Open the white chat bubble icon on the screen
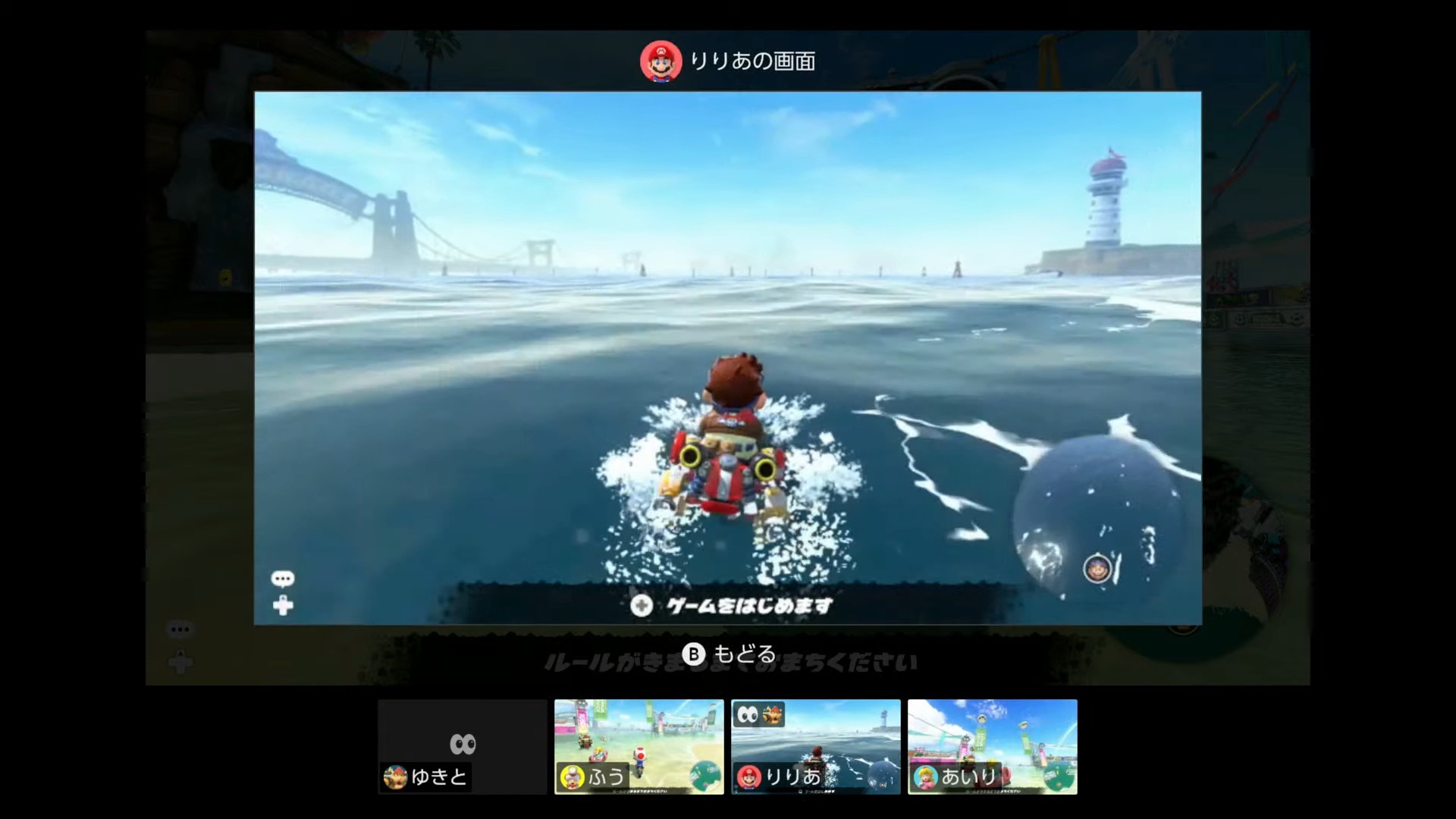 point(283,579)
